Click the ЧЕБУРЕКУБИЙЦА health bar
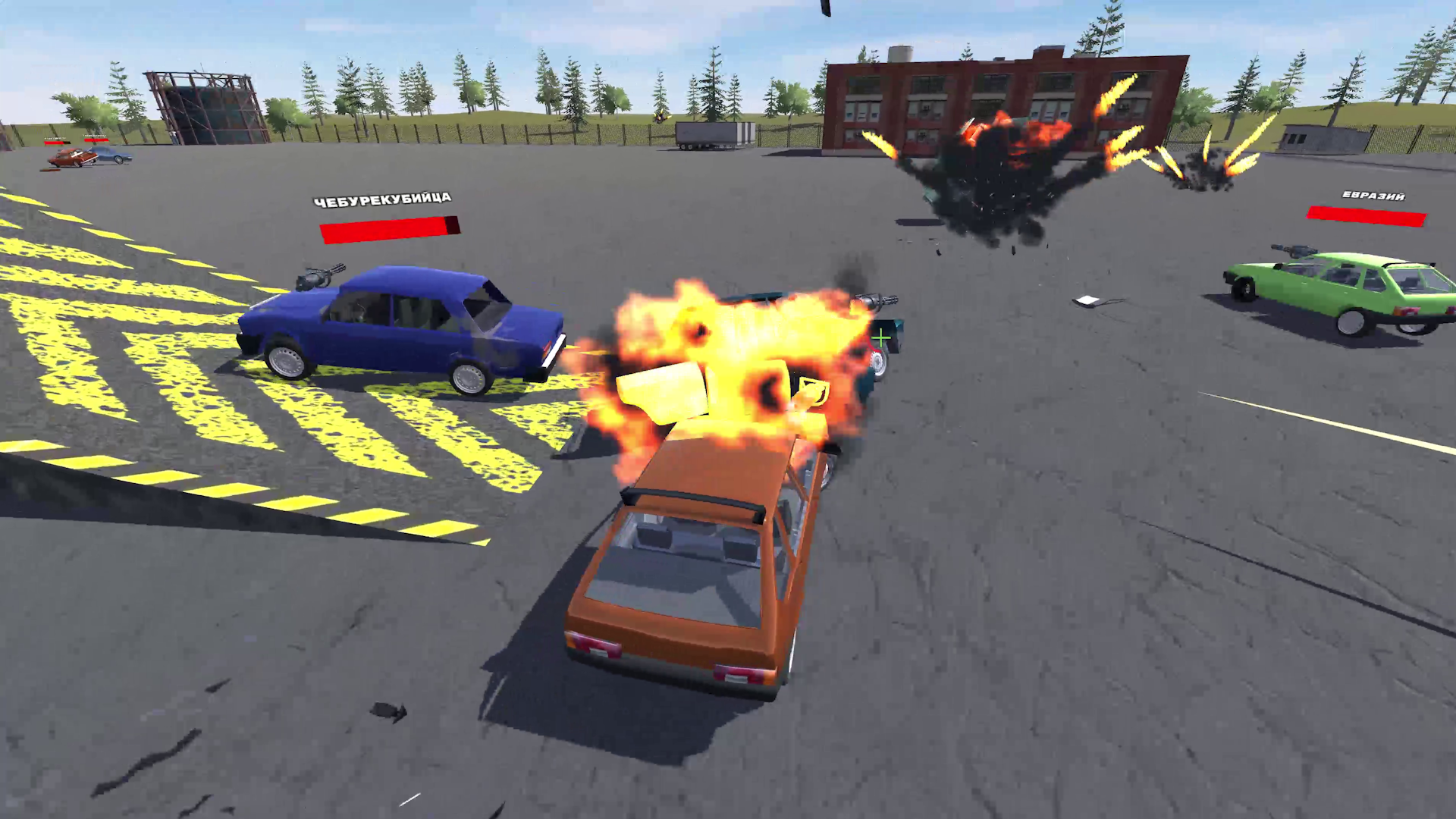Screen dimensions: 1456x819 coord(389,227)
